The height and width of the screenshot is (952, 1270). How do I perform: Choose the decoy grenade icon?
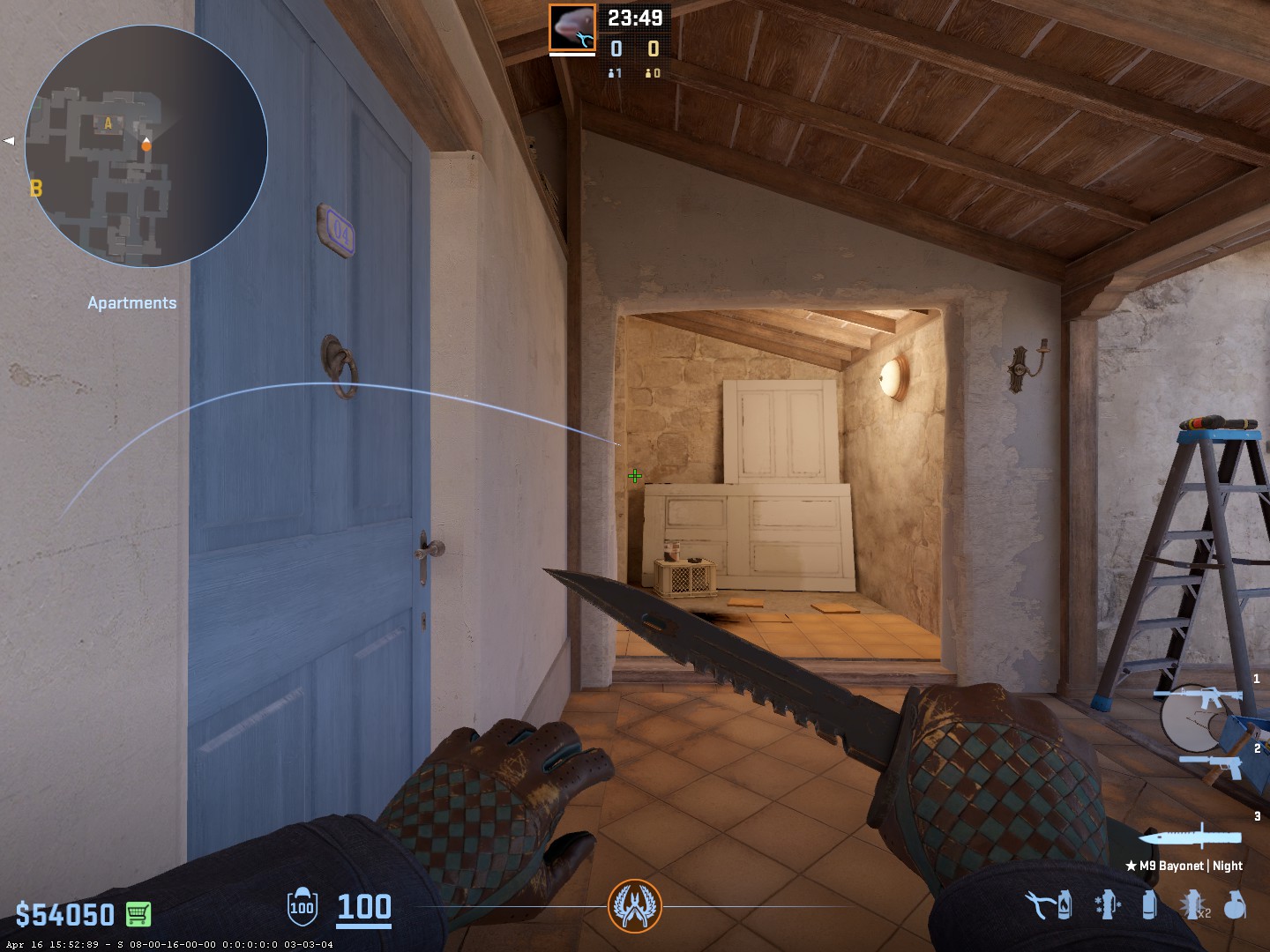click(x=1107, y=904)
